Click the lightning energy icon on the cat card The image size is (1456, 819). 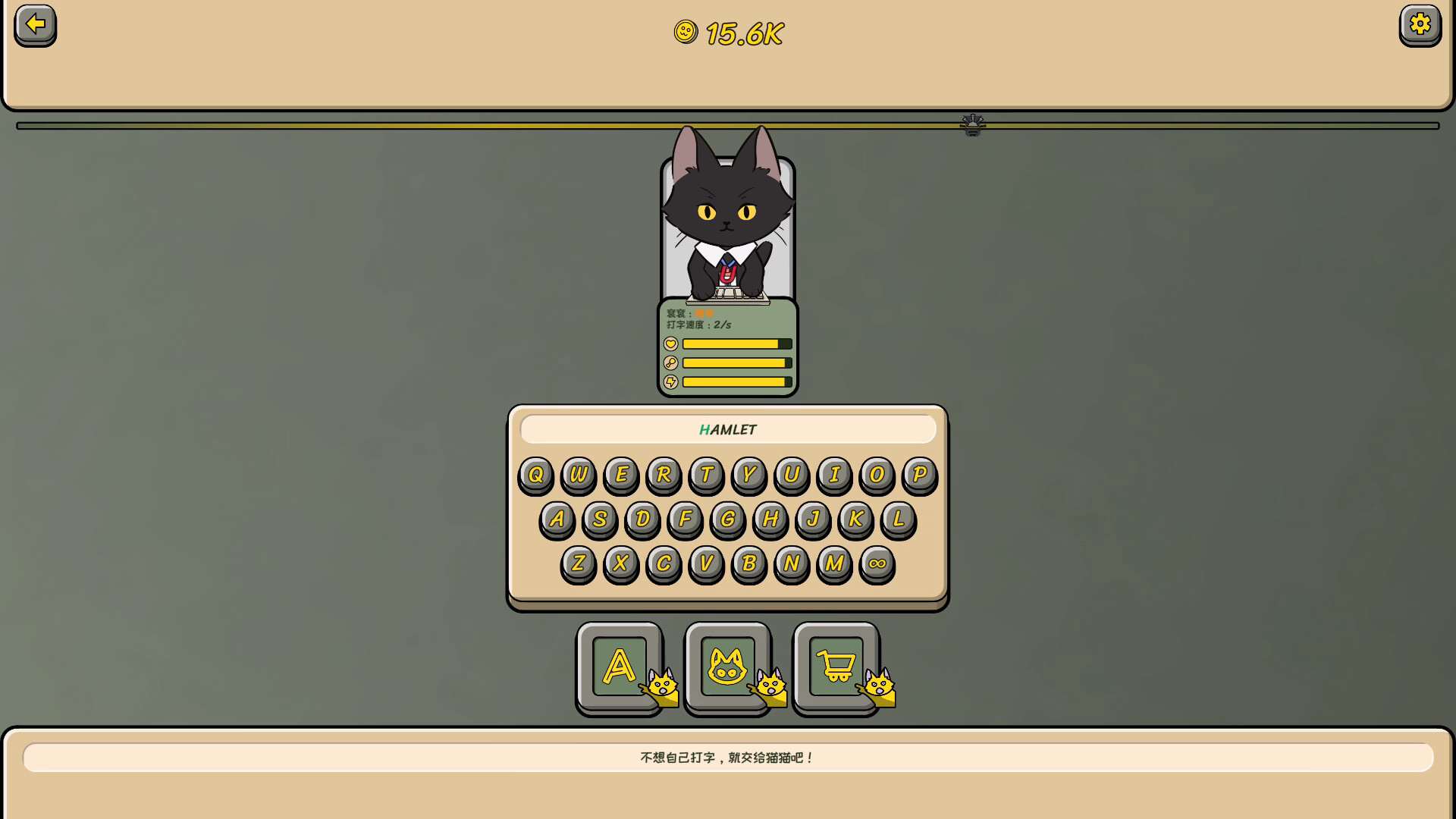click(x=671, y=381)
